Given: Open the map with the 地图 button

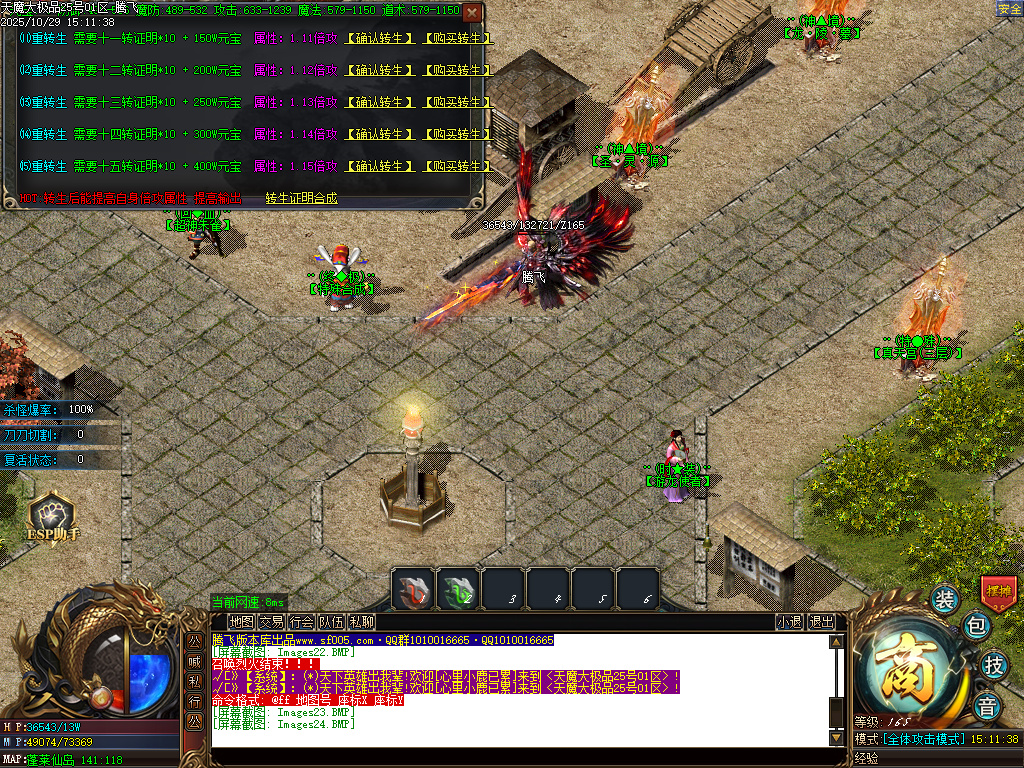Looking at the screenshot, I should 241,622.
